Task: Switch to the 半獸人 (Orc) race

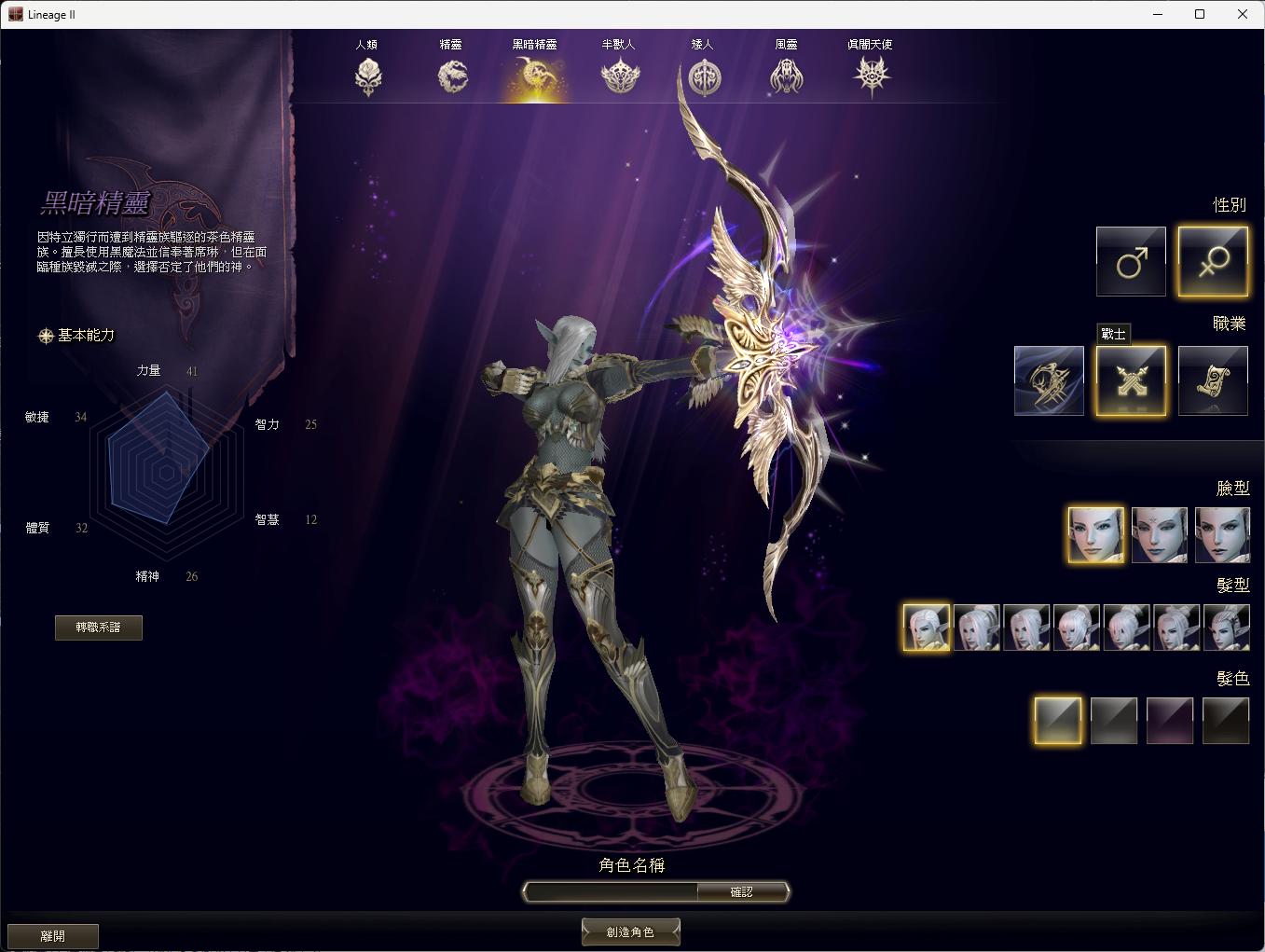Action: [620, 76]
